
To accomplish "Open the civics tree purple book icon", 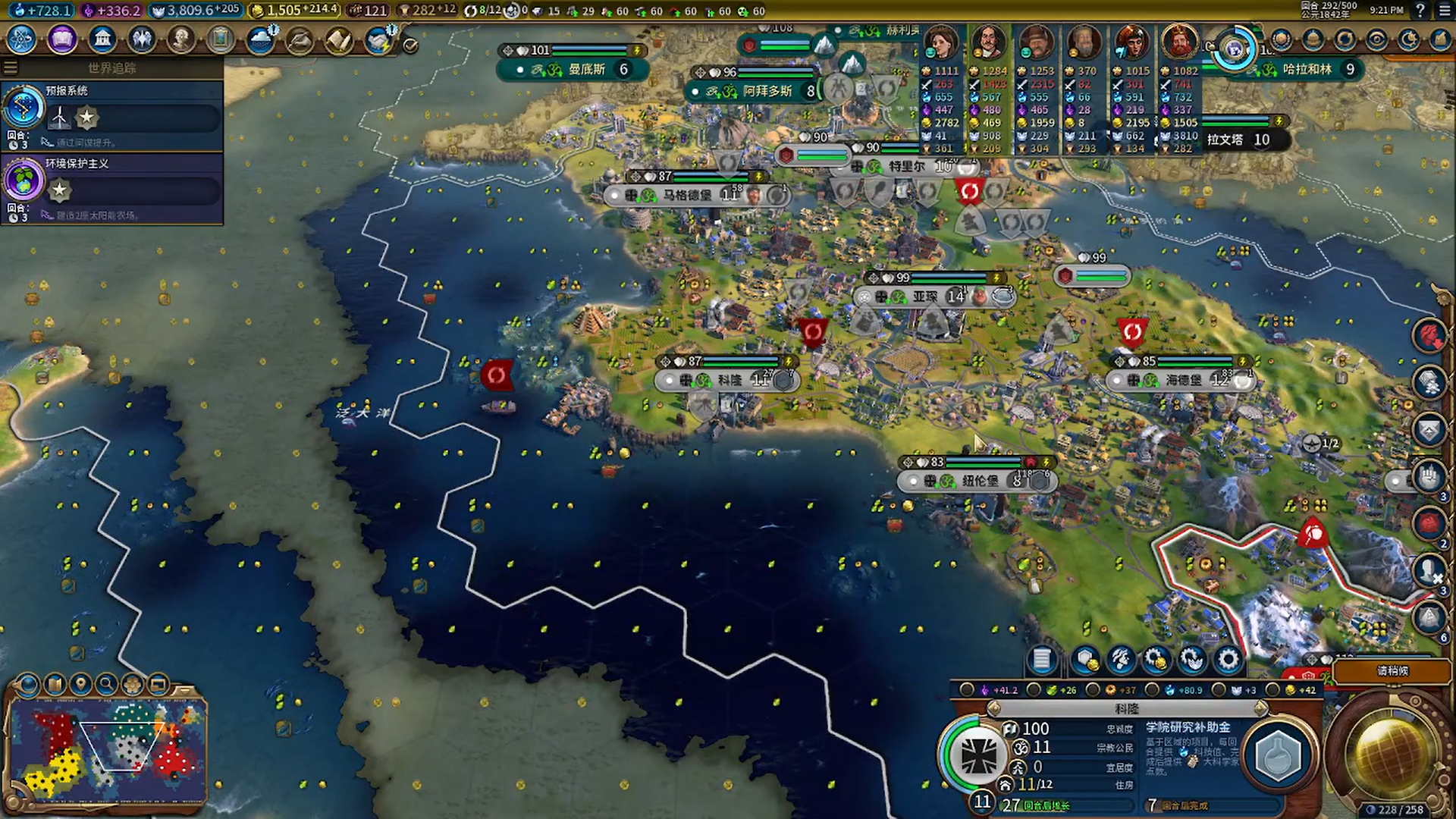I will point(62,39).
